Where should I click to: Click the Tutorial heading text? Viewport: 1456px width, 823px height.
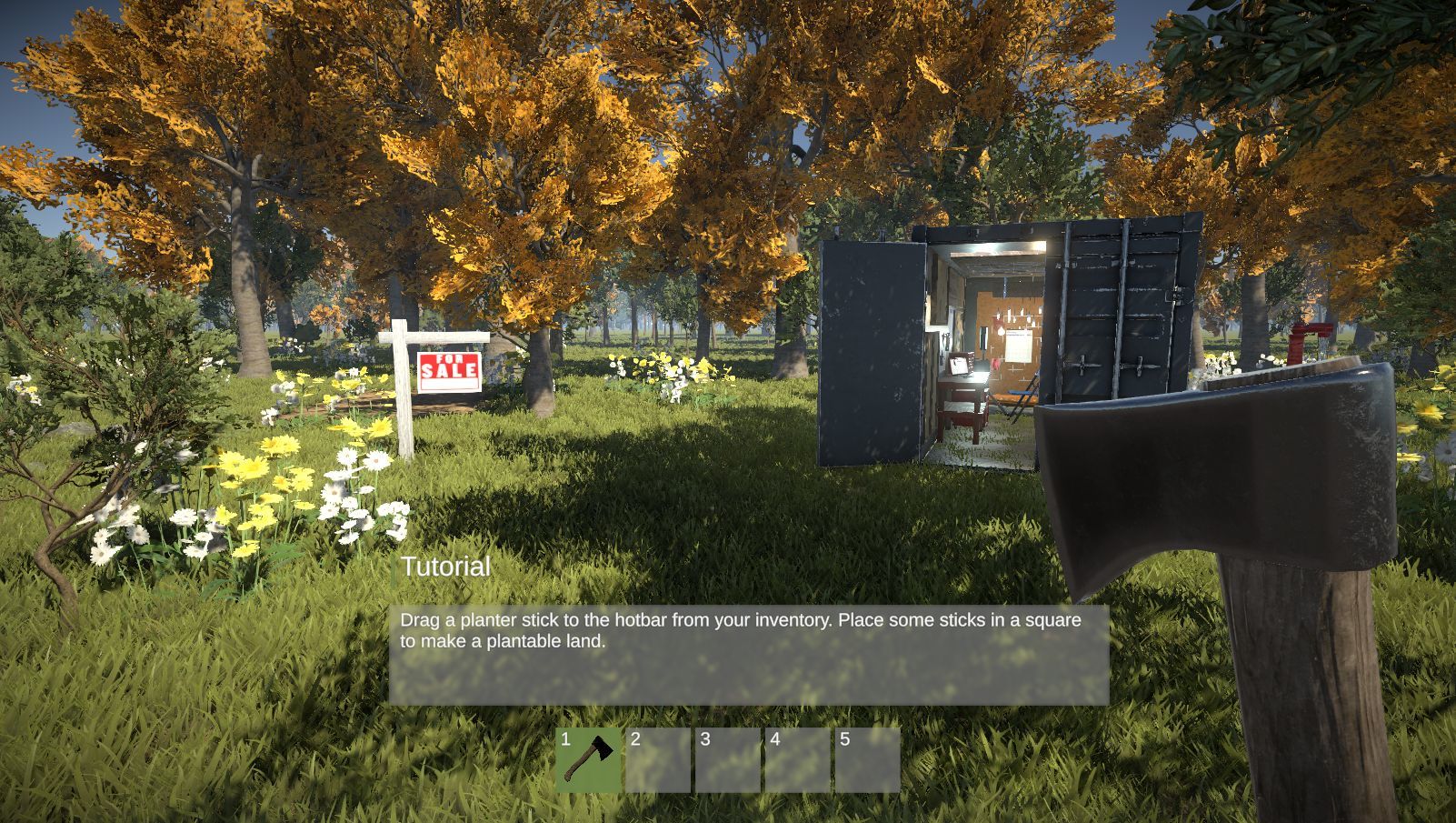click(444, 566)
